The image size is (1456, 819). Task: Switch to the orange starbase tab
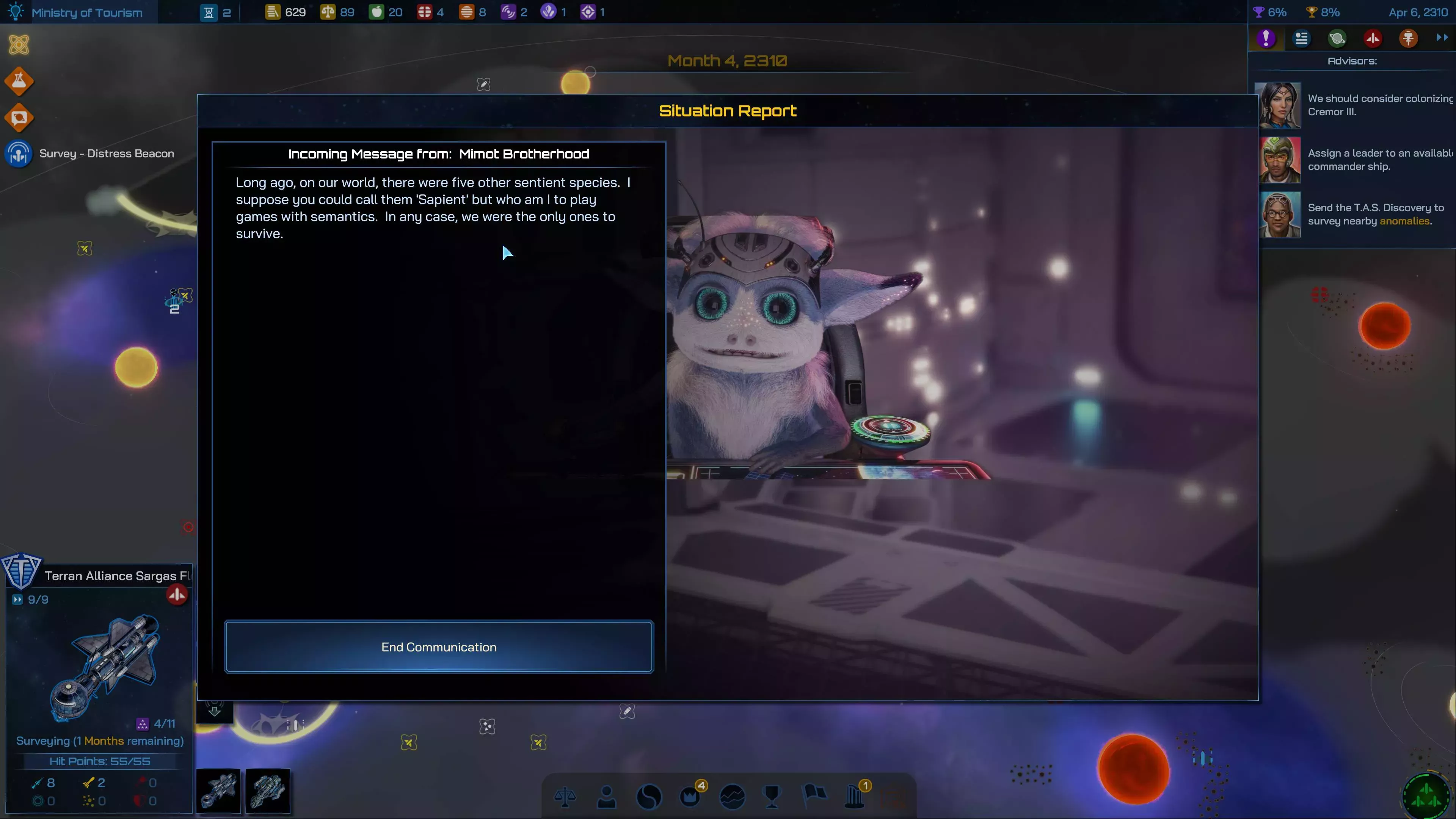click(x=1408, y=38)
